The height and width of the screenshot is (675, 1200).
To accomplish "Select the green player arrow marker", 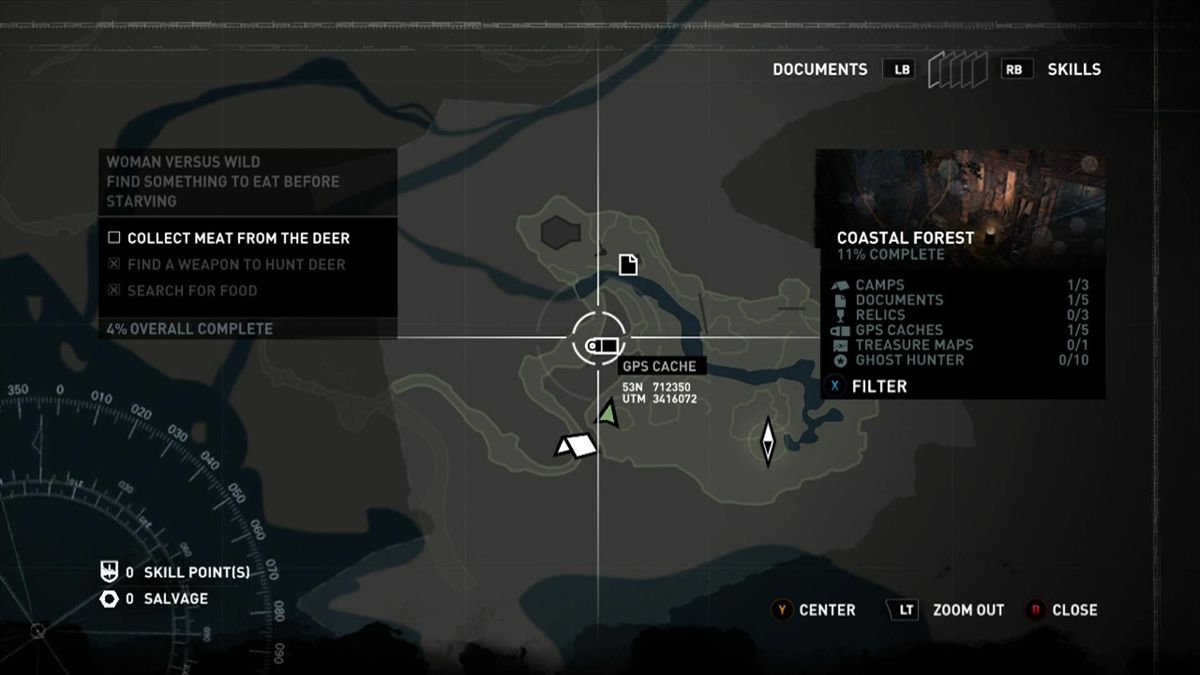I will tap(608, 412).
